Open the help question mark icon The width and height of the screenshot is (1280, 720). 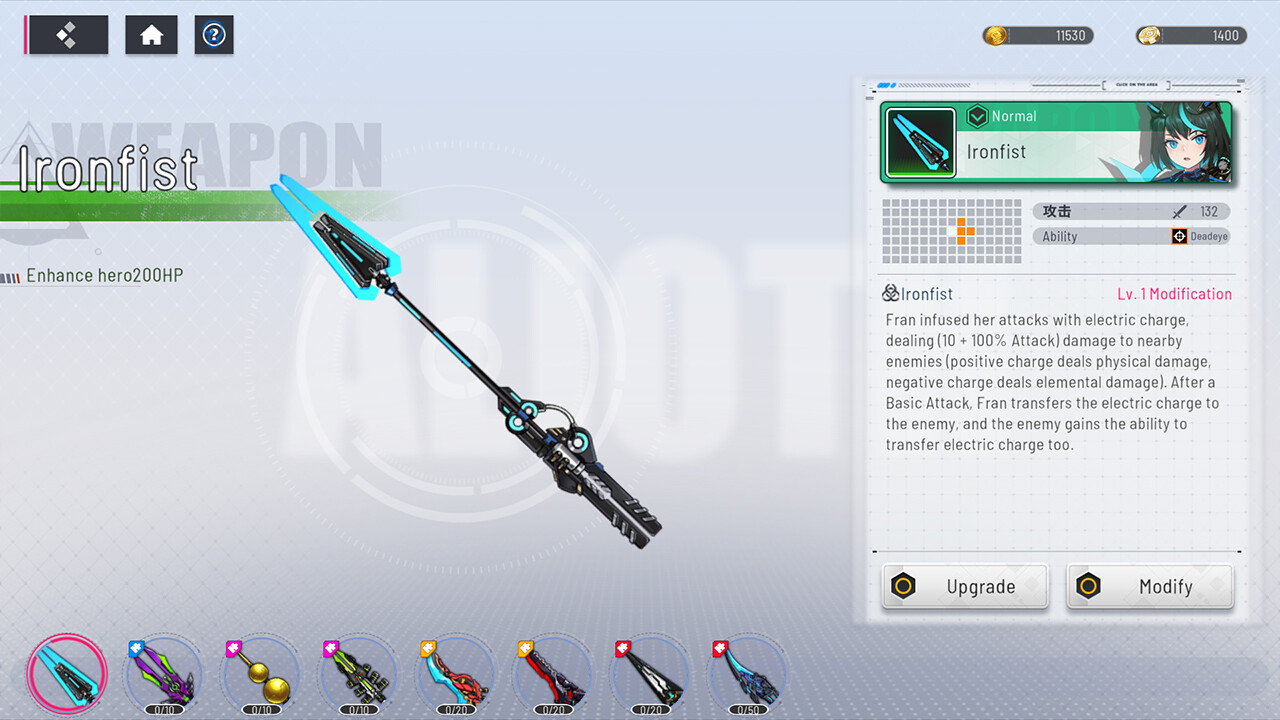[214, 35]
